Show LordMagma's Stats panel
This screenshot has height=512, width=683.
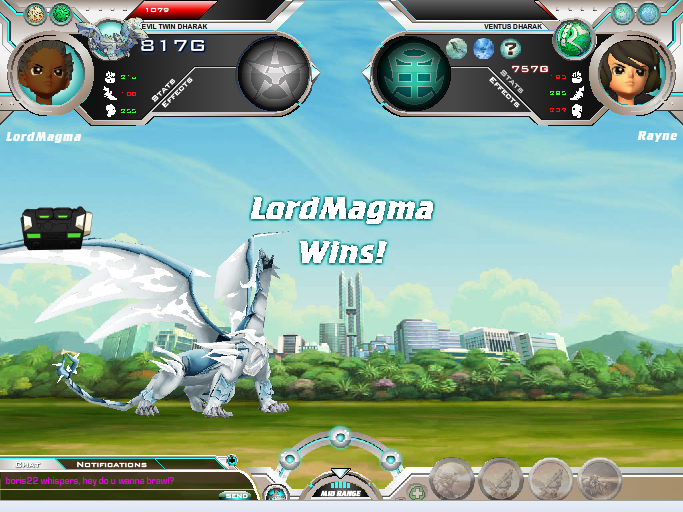click(x=163, y=91)
